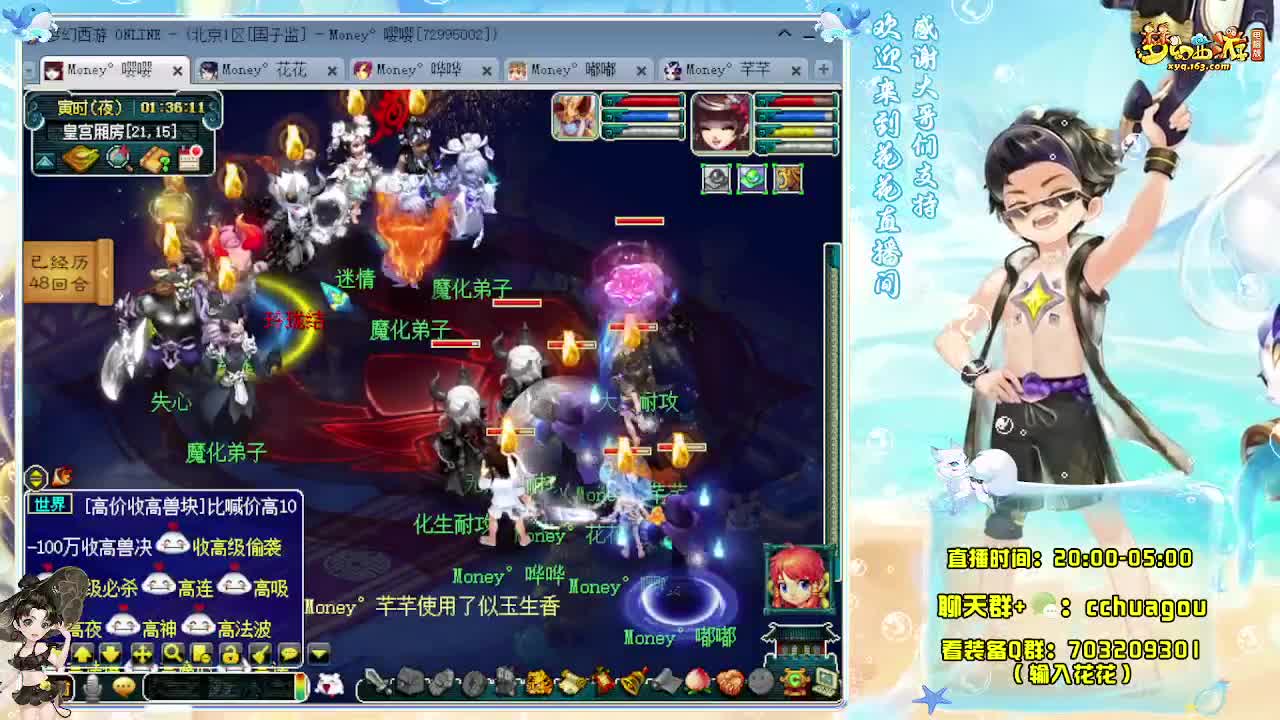Toggle the chat lock icon

pos(231,655)
